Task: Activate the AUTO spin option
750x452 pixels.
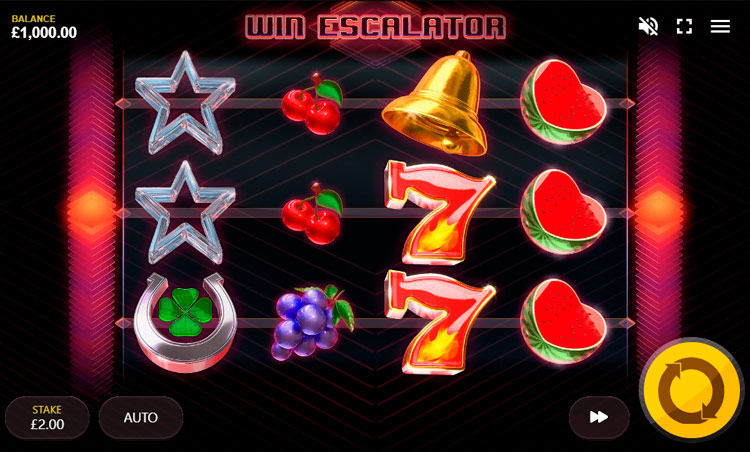Action: 140,417
